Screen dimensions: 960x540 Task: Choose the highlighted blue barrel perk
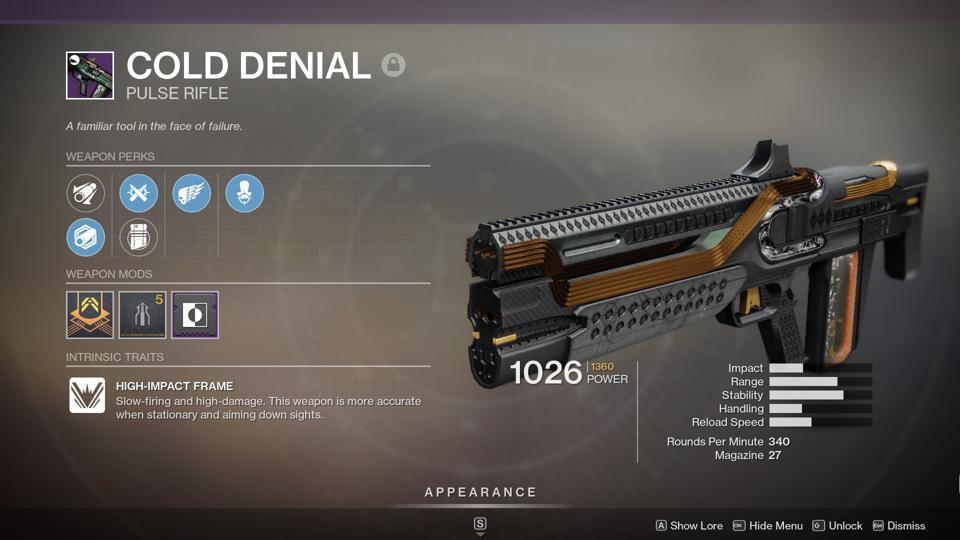point(86,238)
